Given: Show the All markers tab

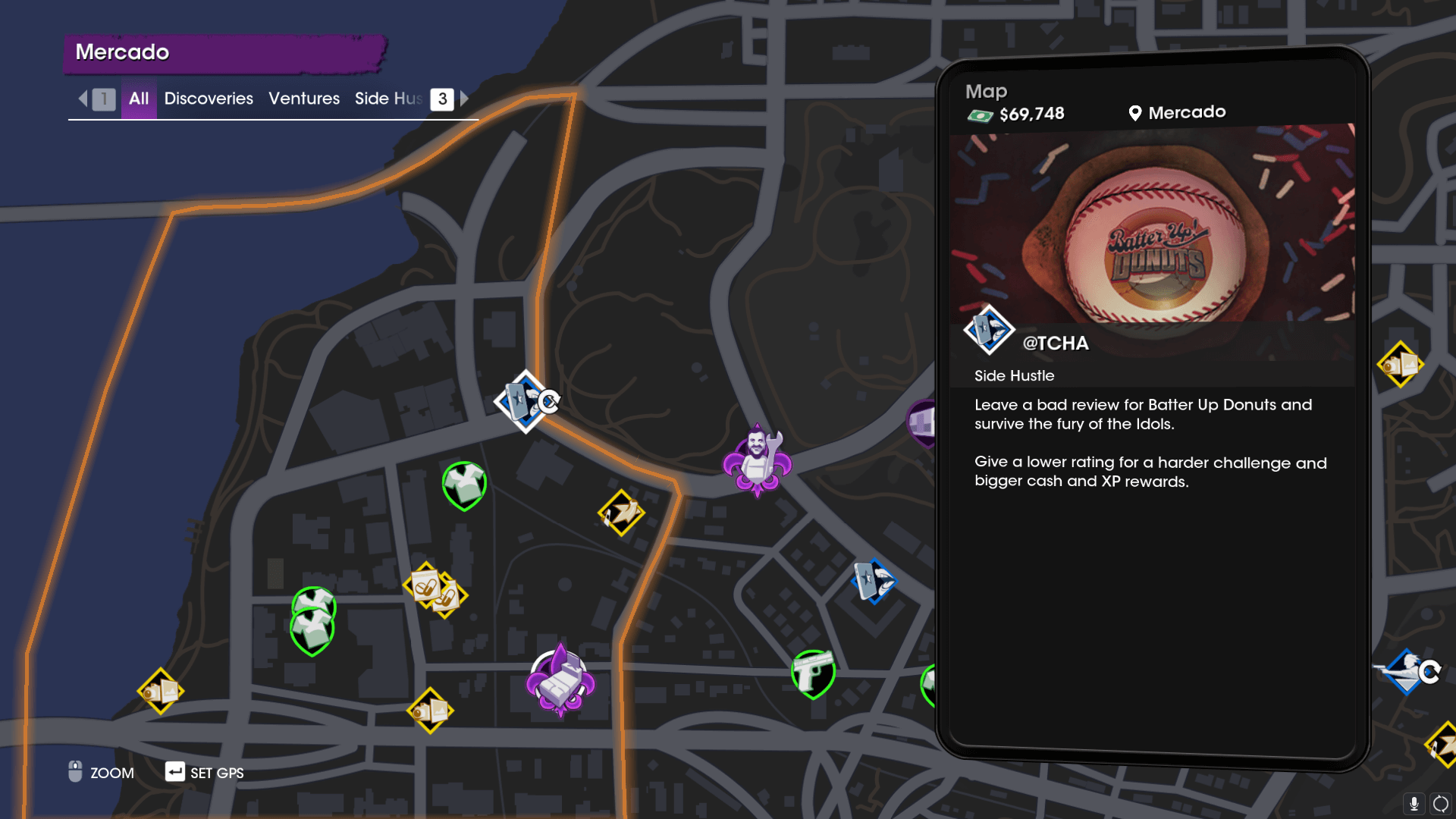Looking at the screenshot, I should pos(139,99).
